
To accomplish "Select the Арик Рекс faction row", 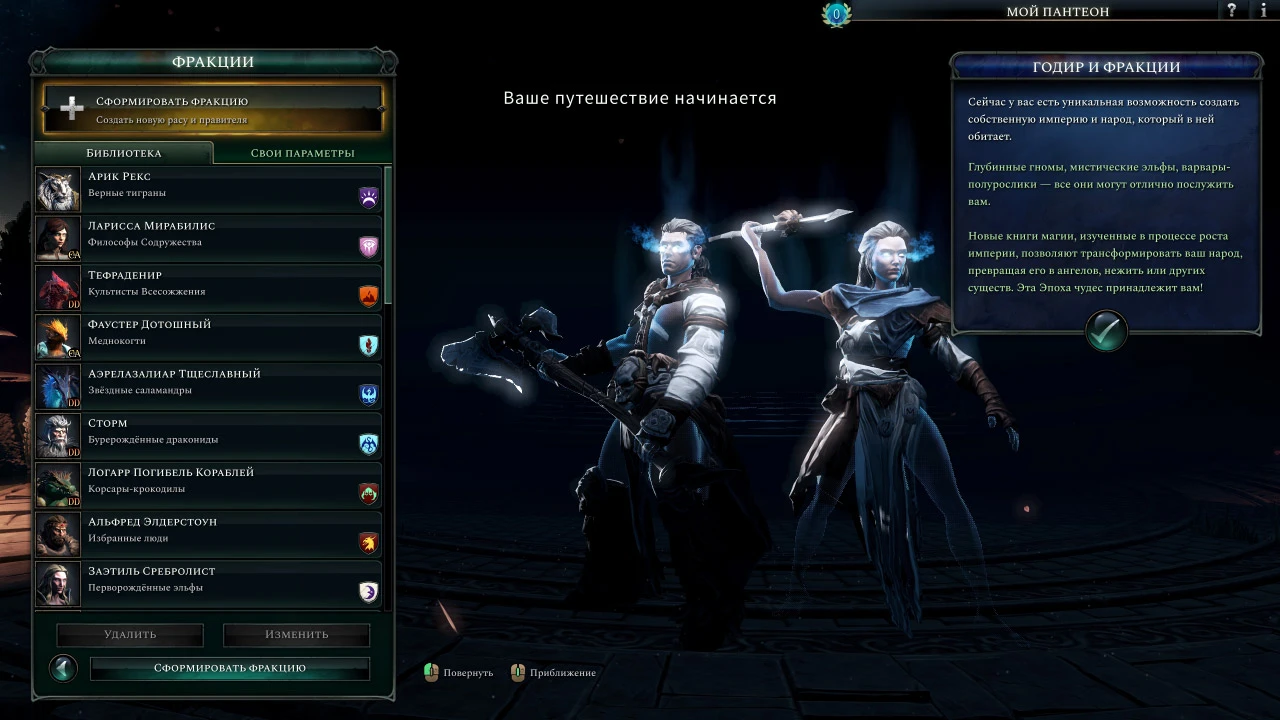I will [x=208, y=186].
